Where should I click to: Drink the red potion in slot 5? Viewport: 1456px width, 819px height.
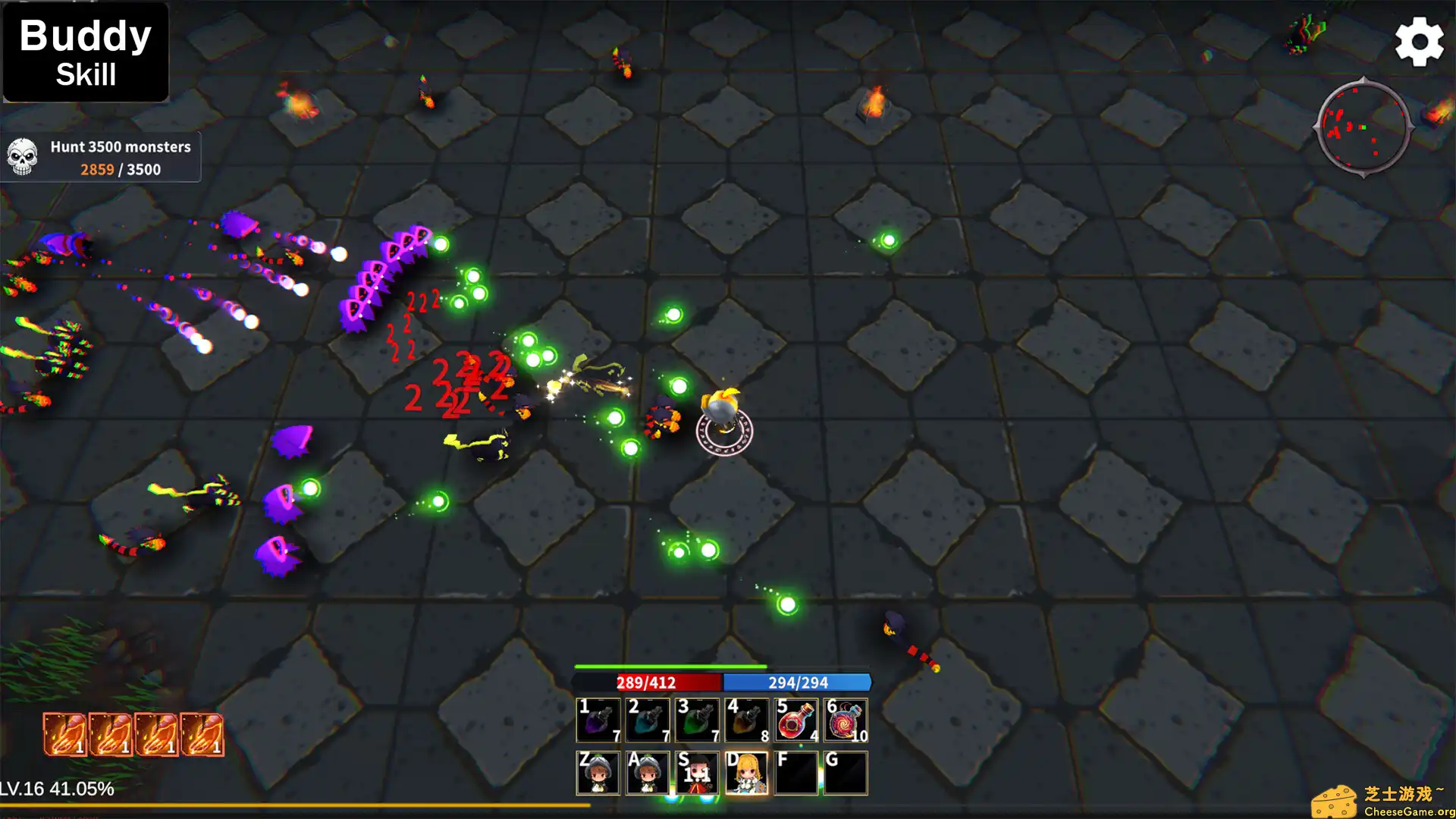796,720
